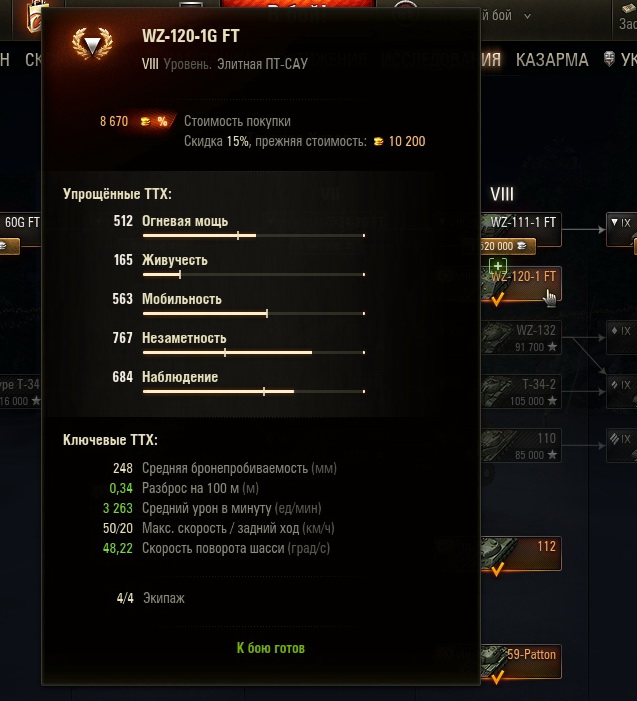Image resolution: width=637 pixels, height=701 pixels.
Task: Choose the 59-Patton premium tank node
Action: coord(520,661)
